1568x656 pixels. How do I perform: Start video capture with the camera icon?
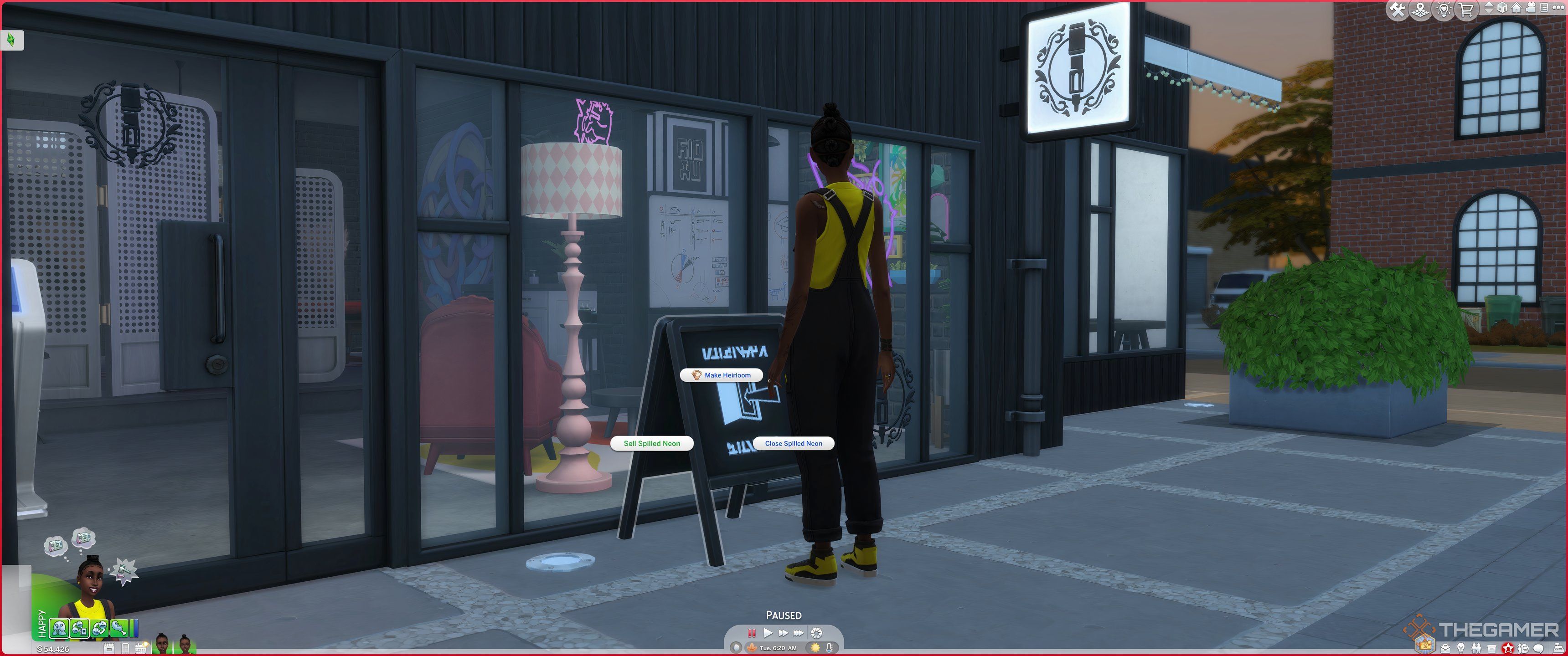1530,9
